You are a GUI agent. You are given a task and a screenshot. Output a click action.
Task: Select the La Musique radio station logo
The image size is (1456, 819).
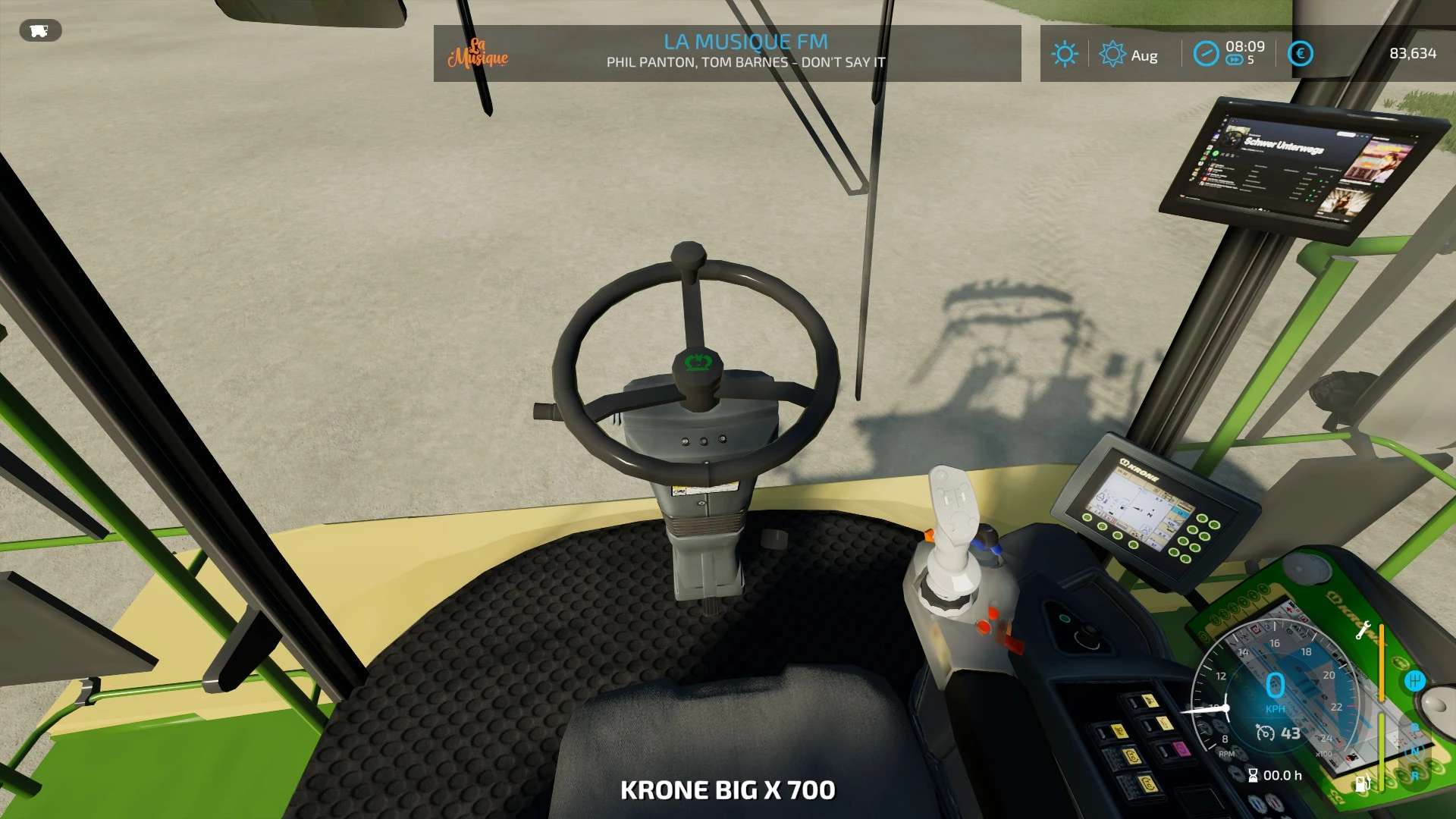(478, 53)
